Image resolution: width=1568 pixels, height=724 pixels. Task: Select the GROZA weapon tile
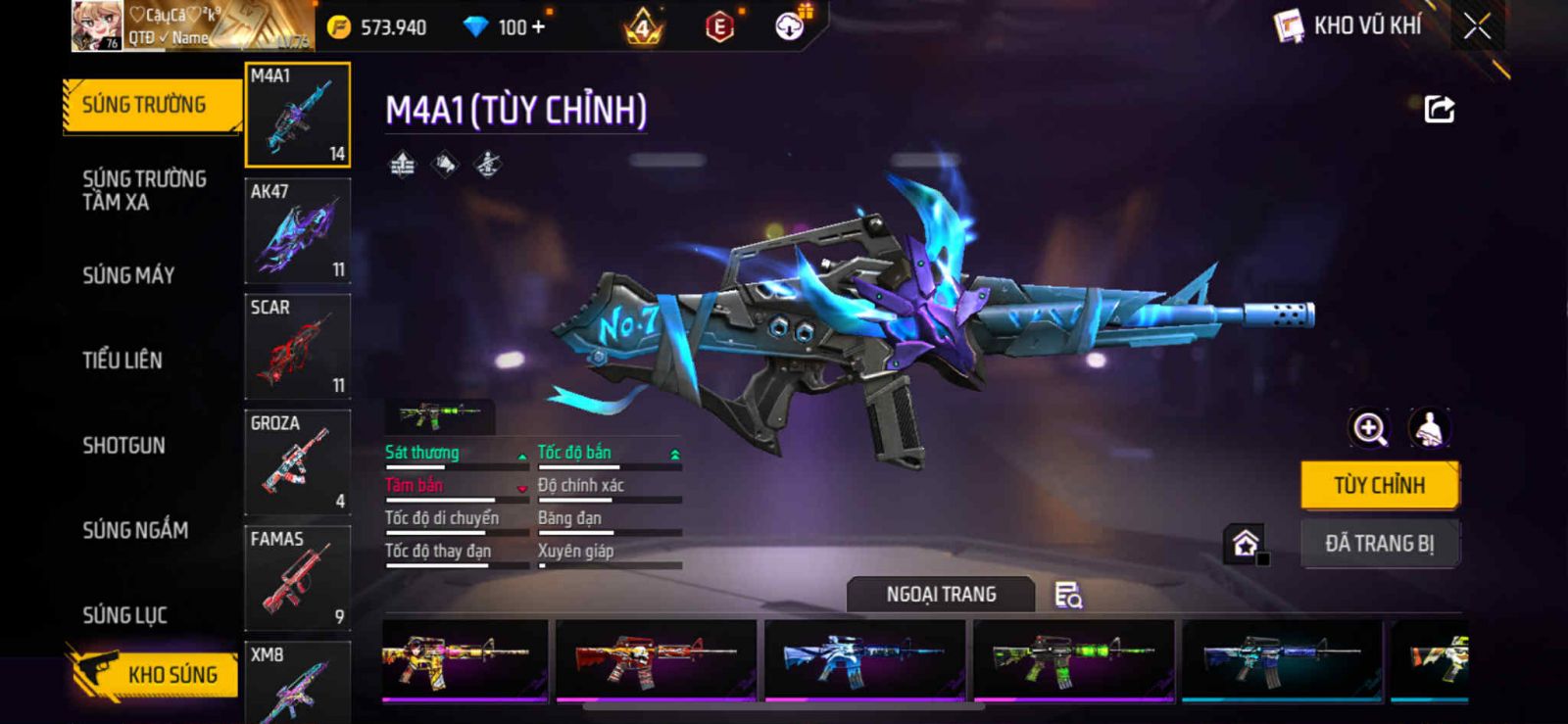click(297, 462)
